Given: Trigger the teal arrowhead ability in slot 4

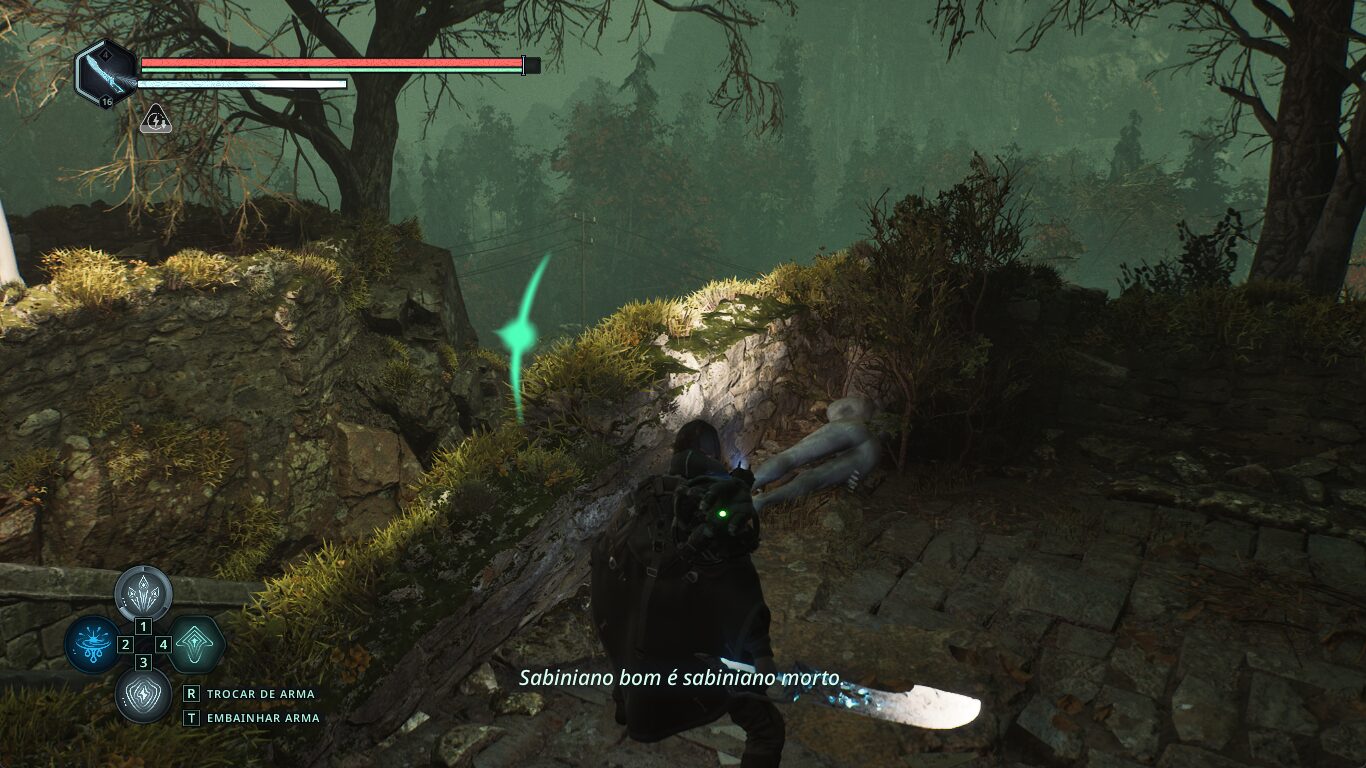Looking at the screenshot, I should (x=195, y=643).
